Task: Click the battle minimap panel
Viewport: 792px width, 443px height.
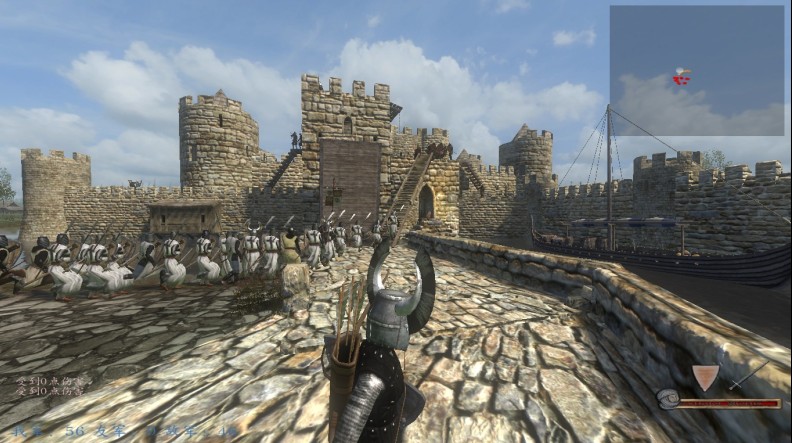Action: pos(696,70)
